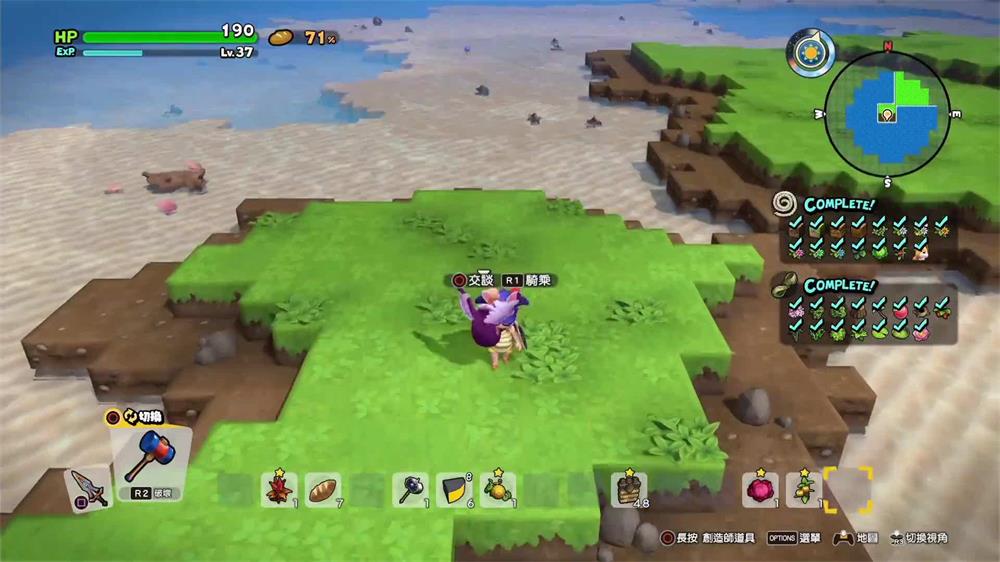The height and width of the screenshot is (562, 1000).
Task: Select the mace item slot
Action: tap(410, 489)
